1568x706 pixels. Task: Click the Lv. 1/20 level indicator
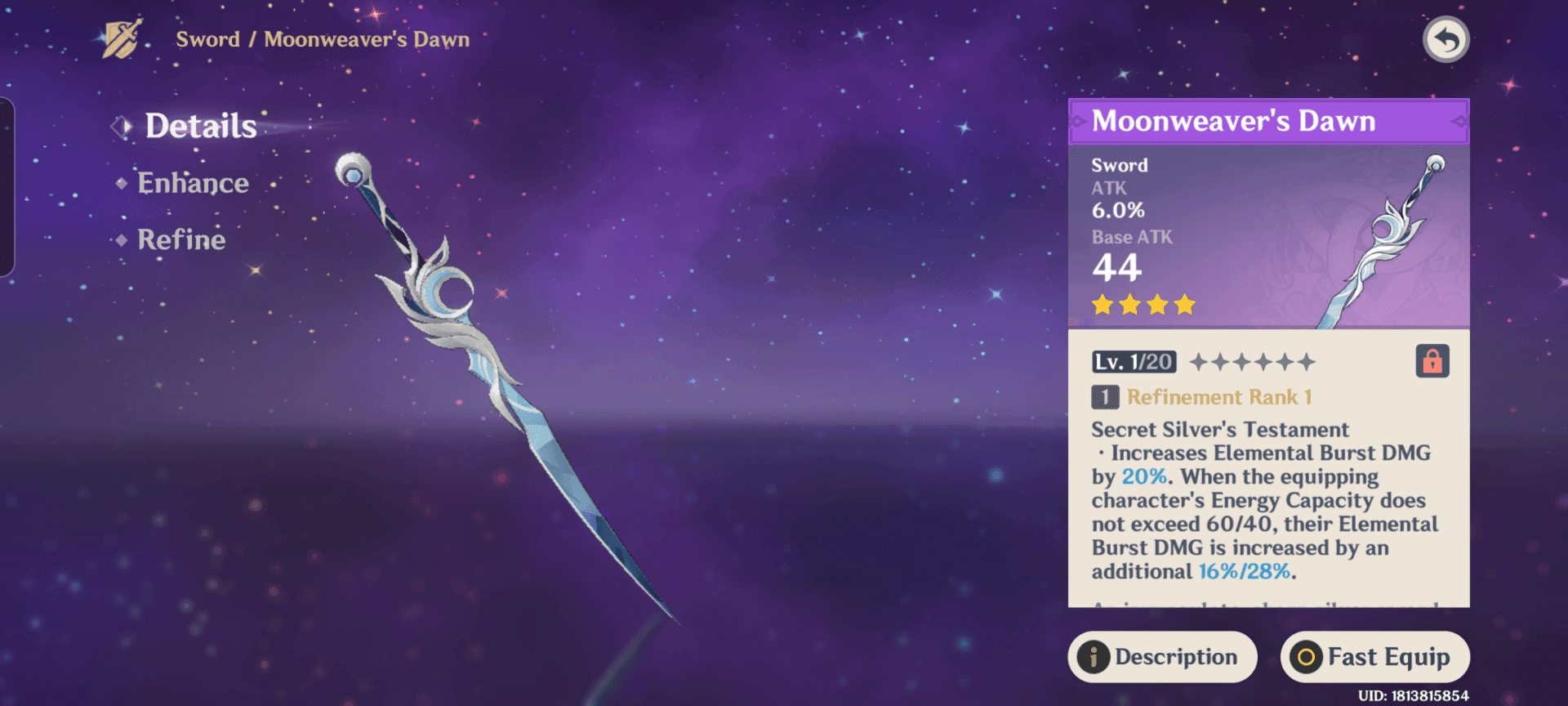pos(1134,361)
